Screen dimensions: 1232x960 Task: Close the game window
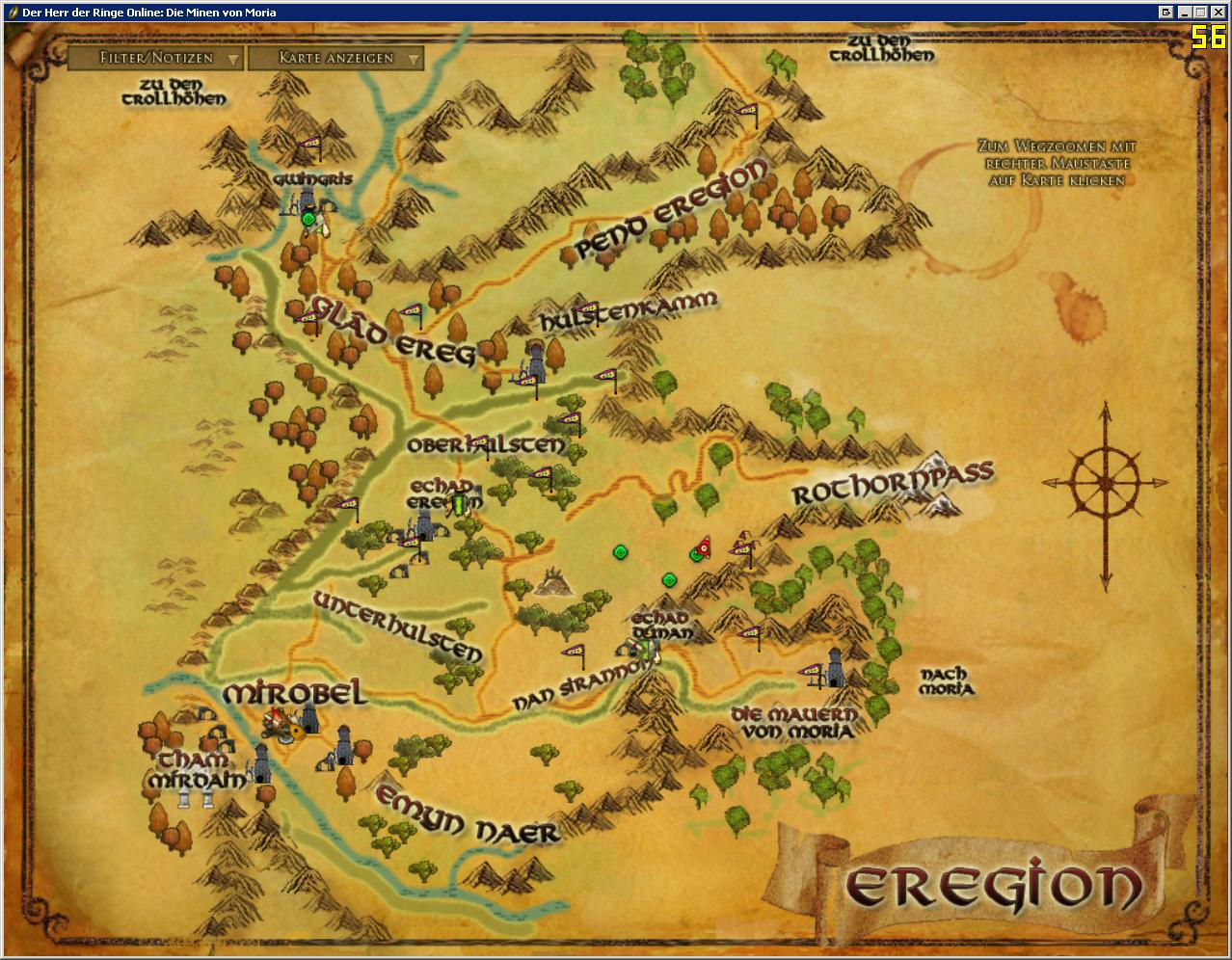click(1219, 13)
